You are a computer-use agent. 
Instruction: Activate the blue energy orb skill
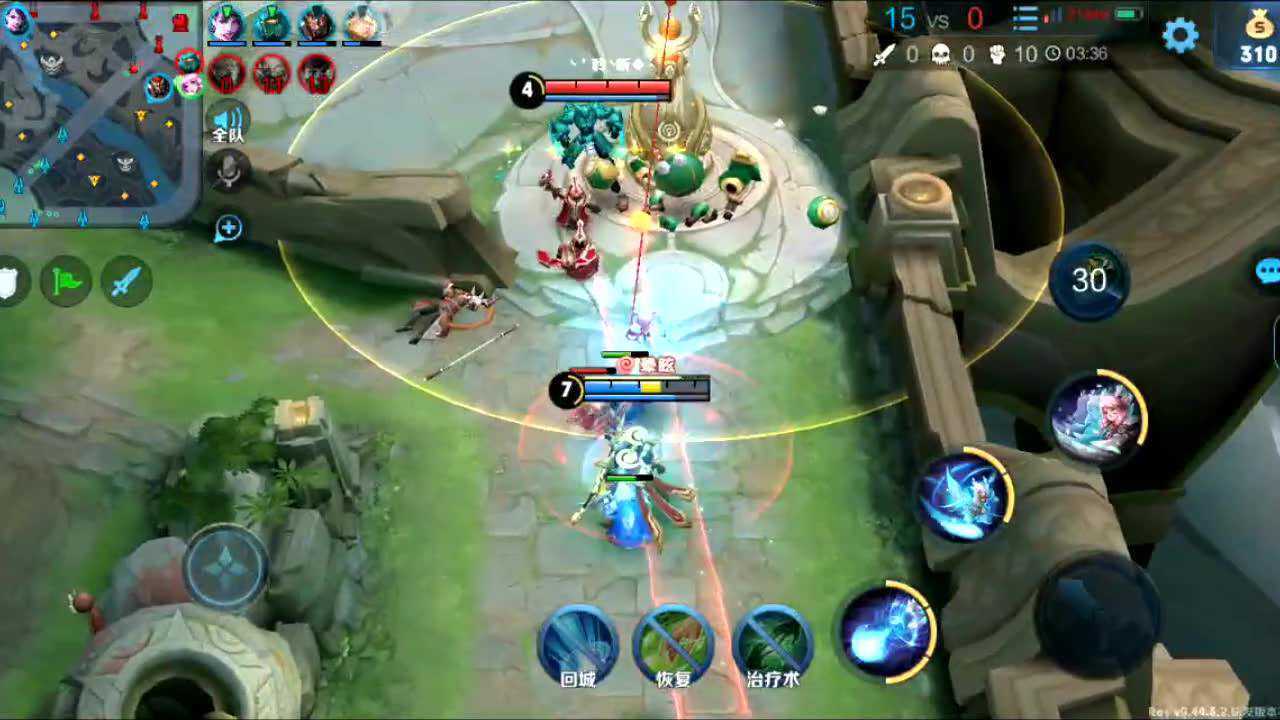[886, 630]
